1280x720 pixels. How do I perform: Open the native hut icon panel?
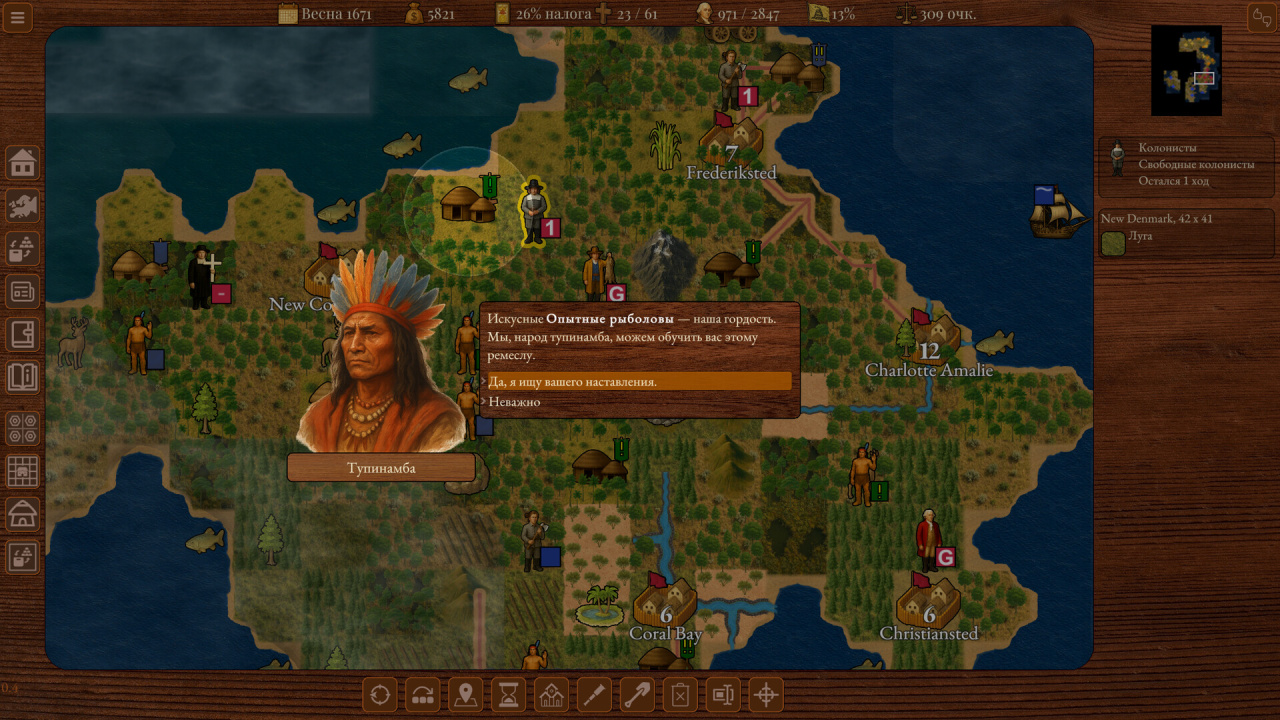click(23, 514)
